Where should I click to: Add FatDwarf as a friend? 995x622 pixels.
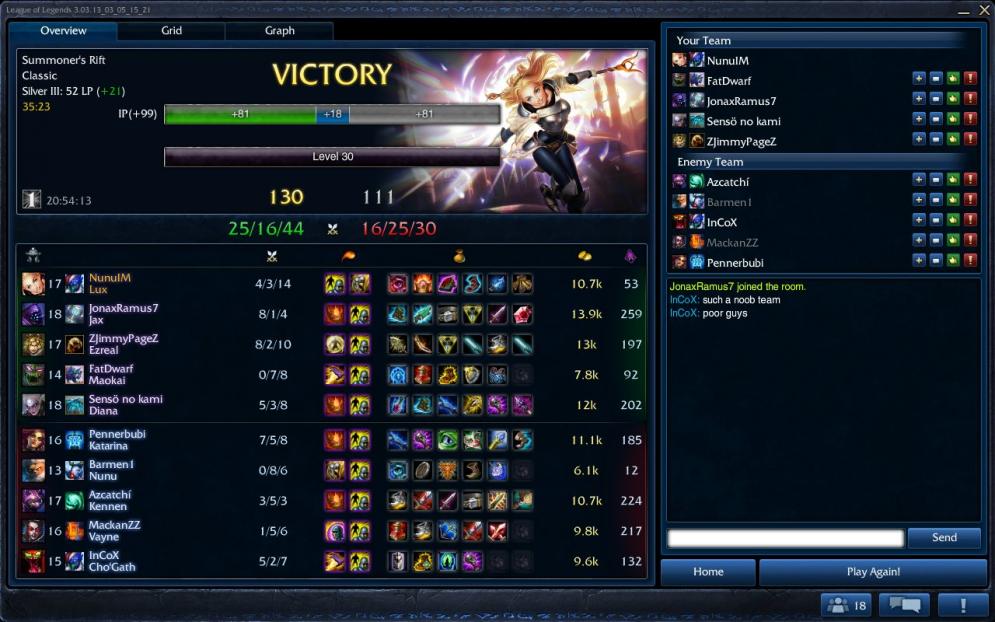pyautogui.click(x=919, y=79)
